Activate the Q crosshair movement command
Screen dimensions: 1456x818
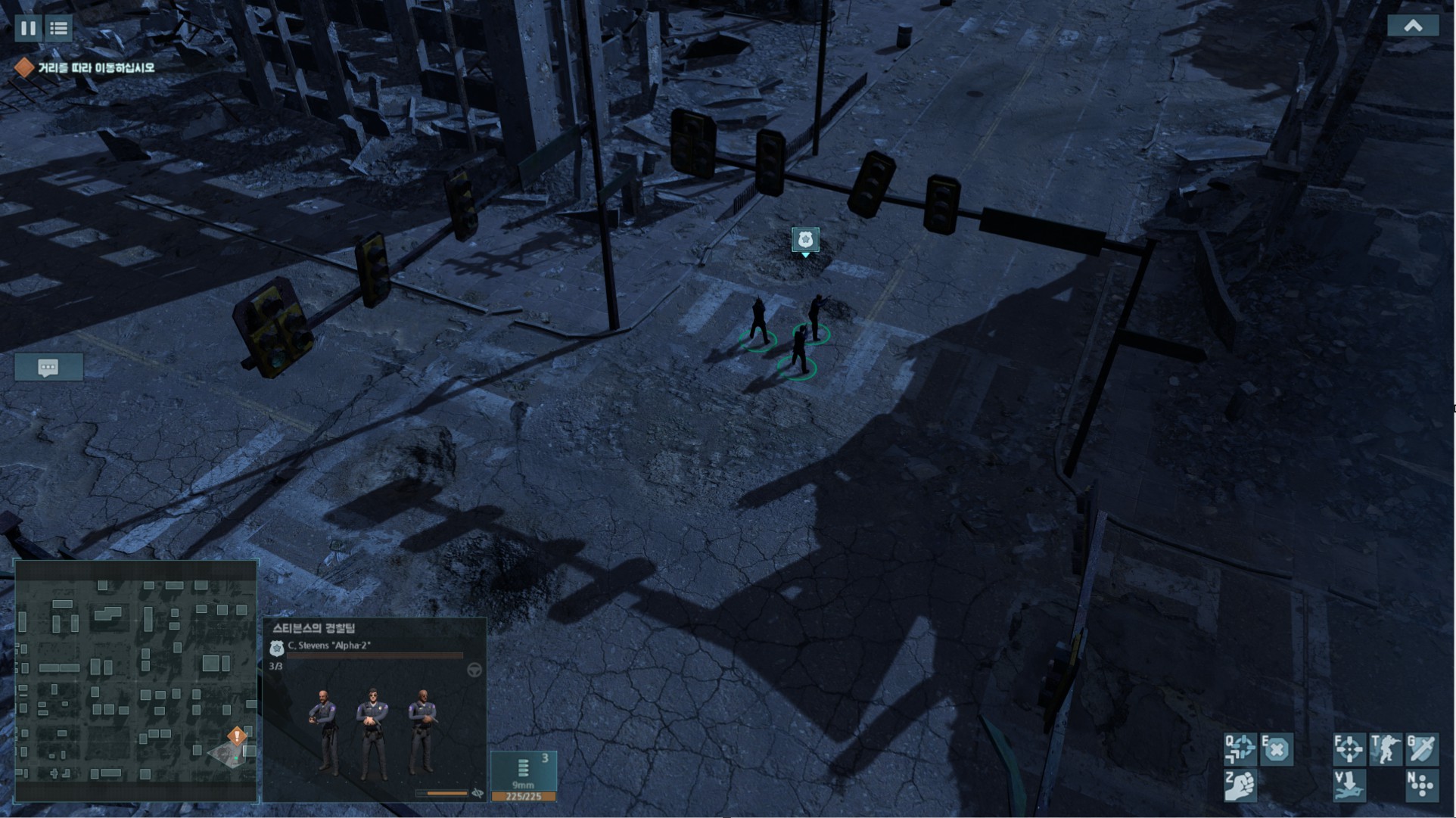click(1241, 749)
